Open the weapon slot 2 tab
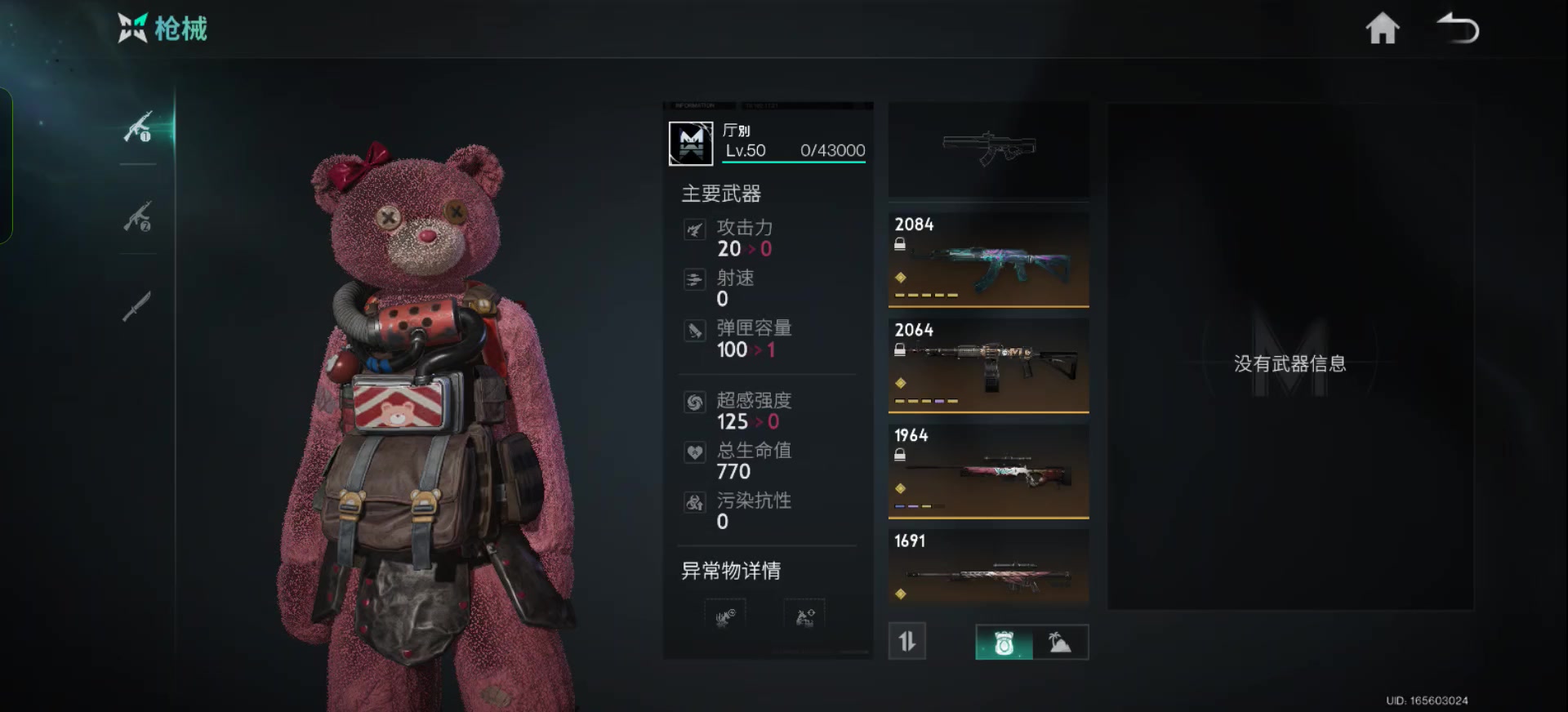Viewport: 1568px width, 712px height. pos(138,217)
